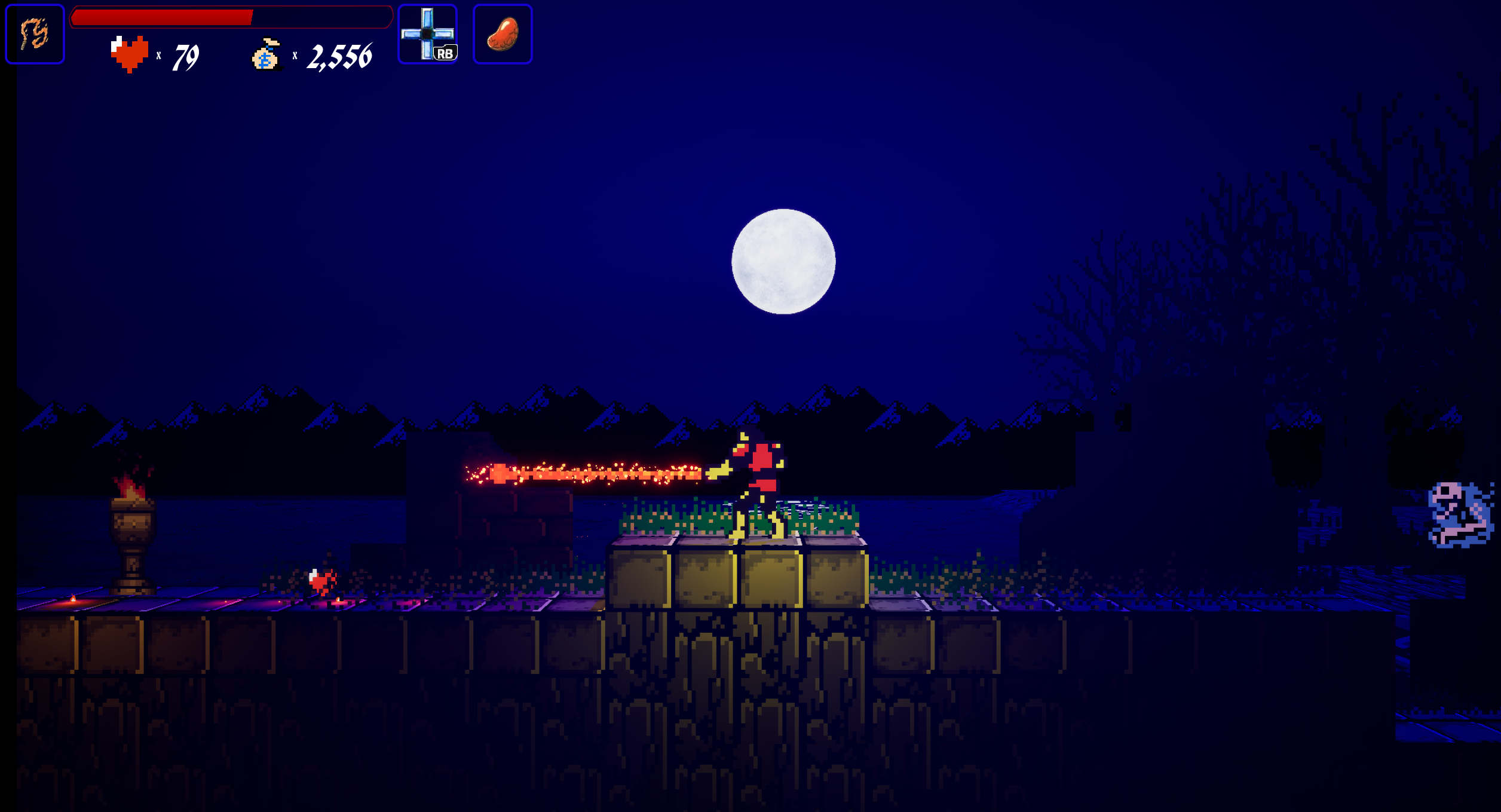Viewport: 1501px width, 812px height.
Task: Select the flaming whip weapon icon
Action: 34,34
